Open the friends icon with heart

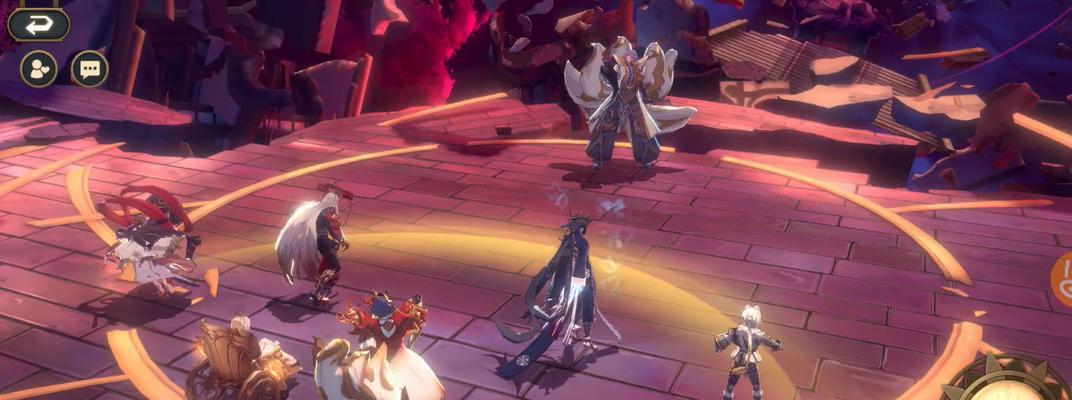tap(39, 69)
